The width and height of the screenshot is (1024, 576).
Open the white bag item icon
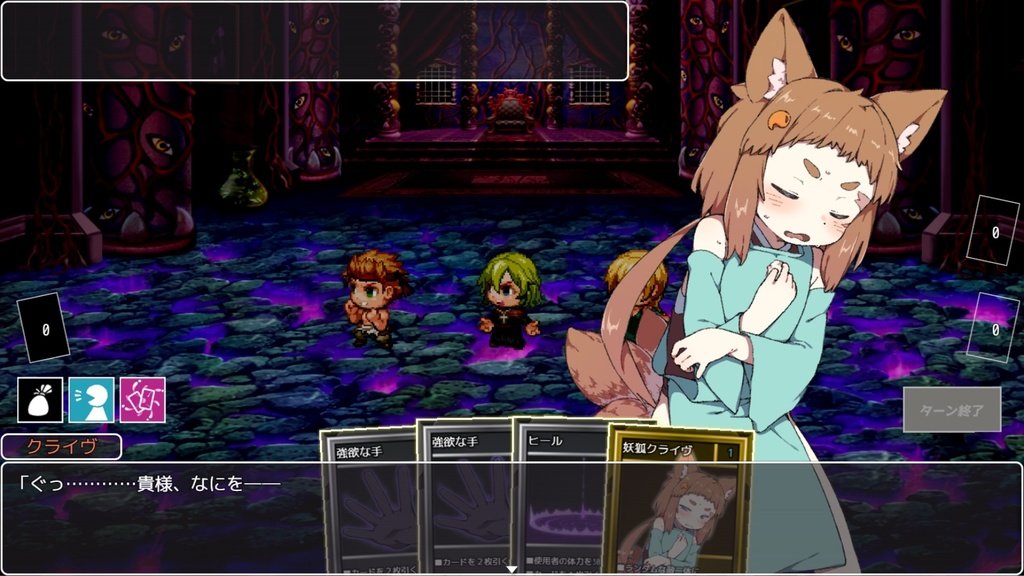tap(40, 400)
